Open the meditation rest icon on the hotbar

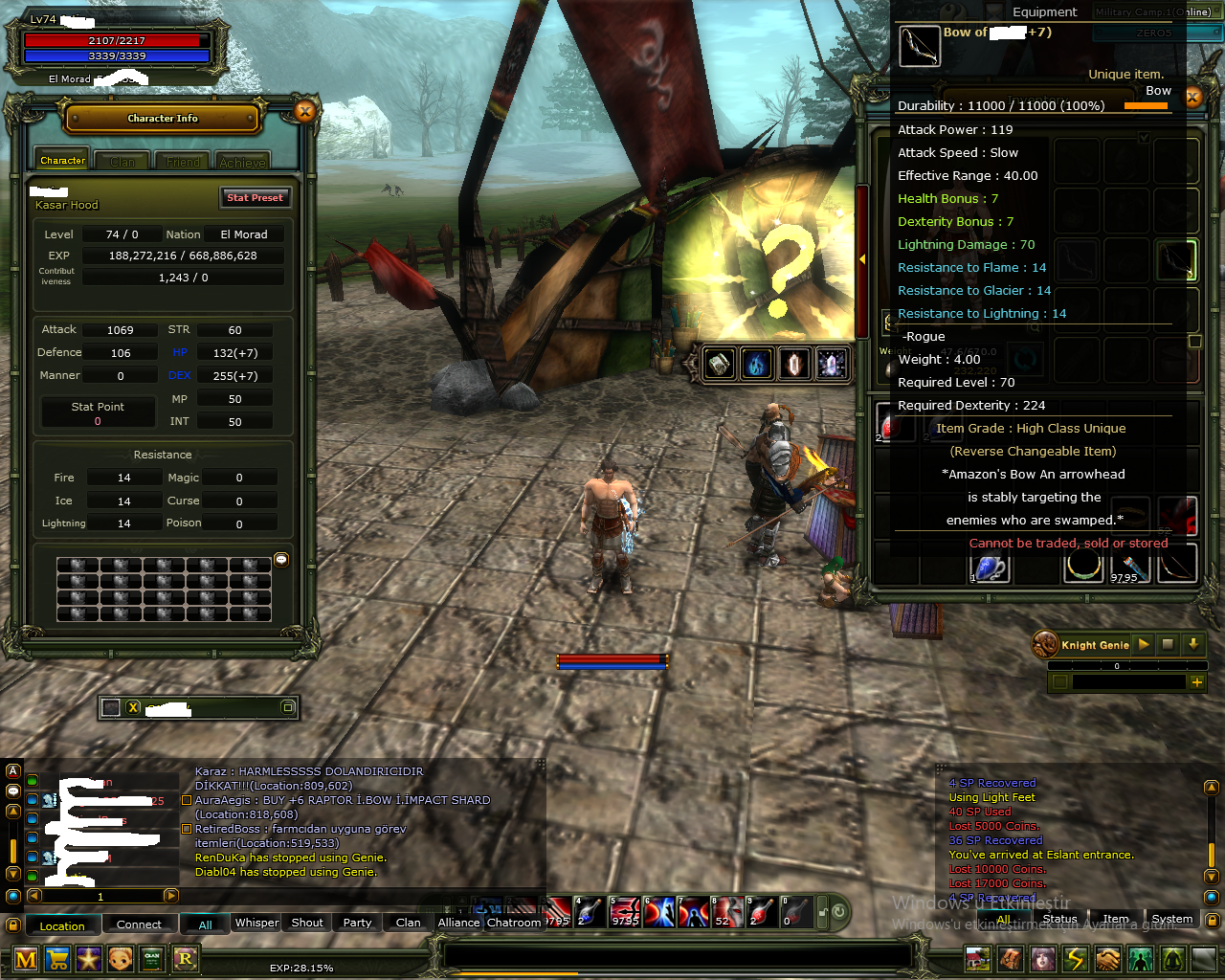point(1172,958)
